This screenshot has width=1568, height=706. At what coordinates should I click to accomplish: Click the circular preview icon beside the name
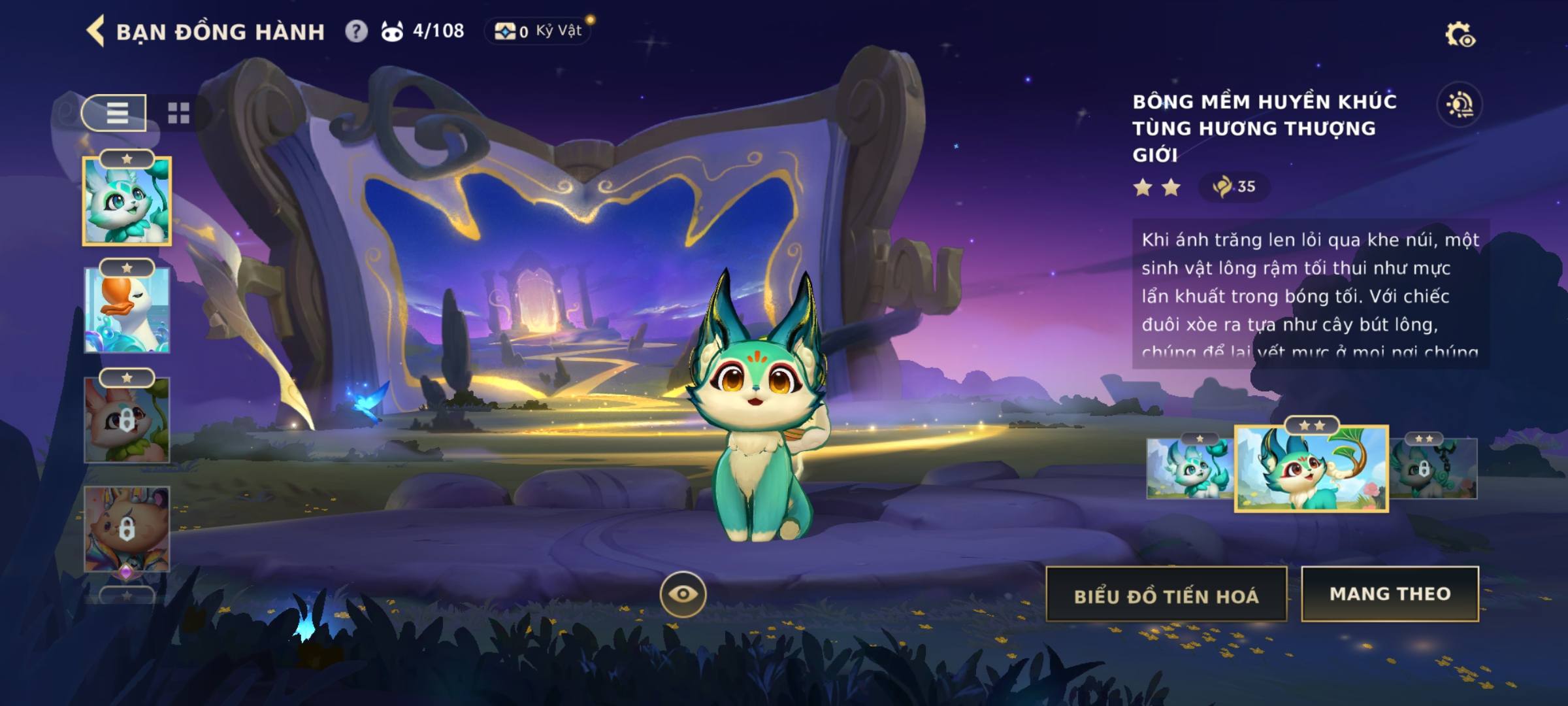pyautogui.click(x=1460, y=105)
